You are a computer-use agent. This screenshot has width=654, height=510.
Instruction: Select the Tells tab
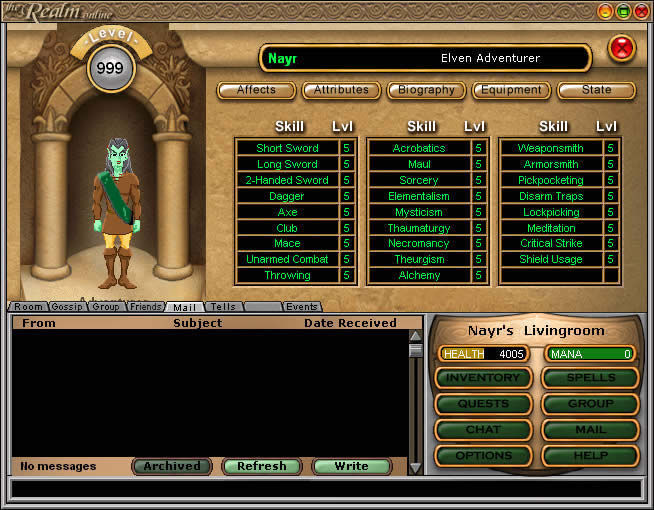[223, 307]
